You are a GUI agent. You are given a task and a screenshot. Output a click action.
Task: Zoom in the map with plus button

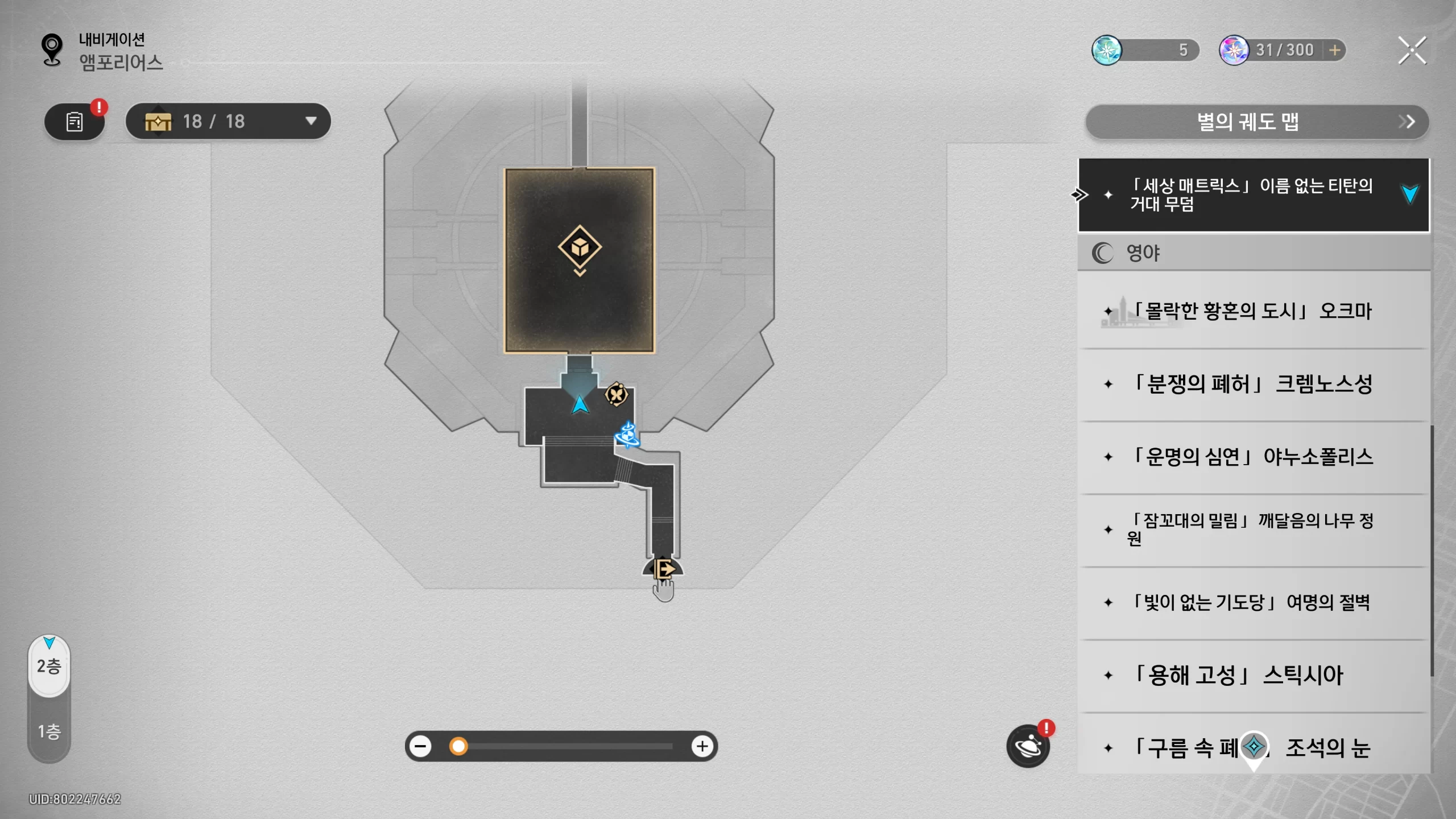702,746
